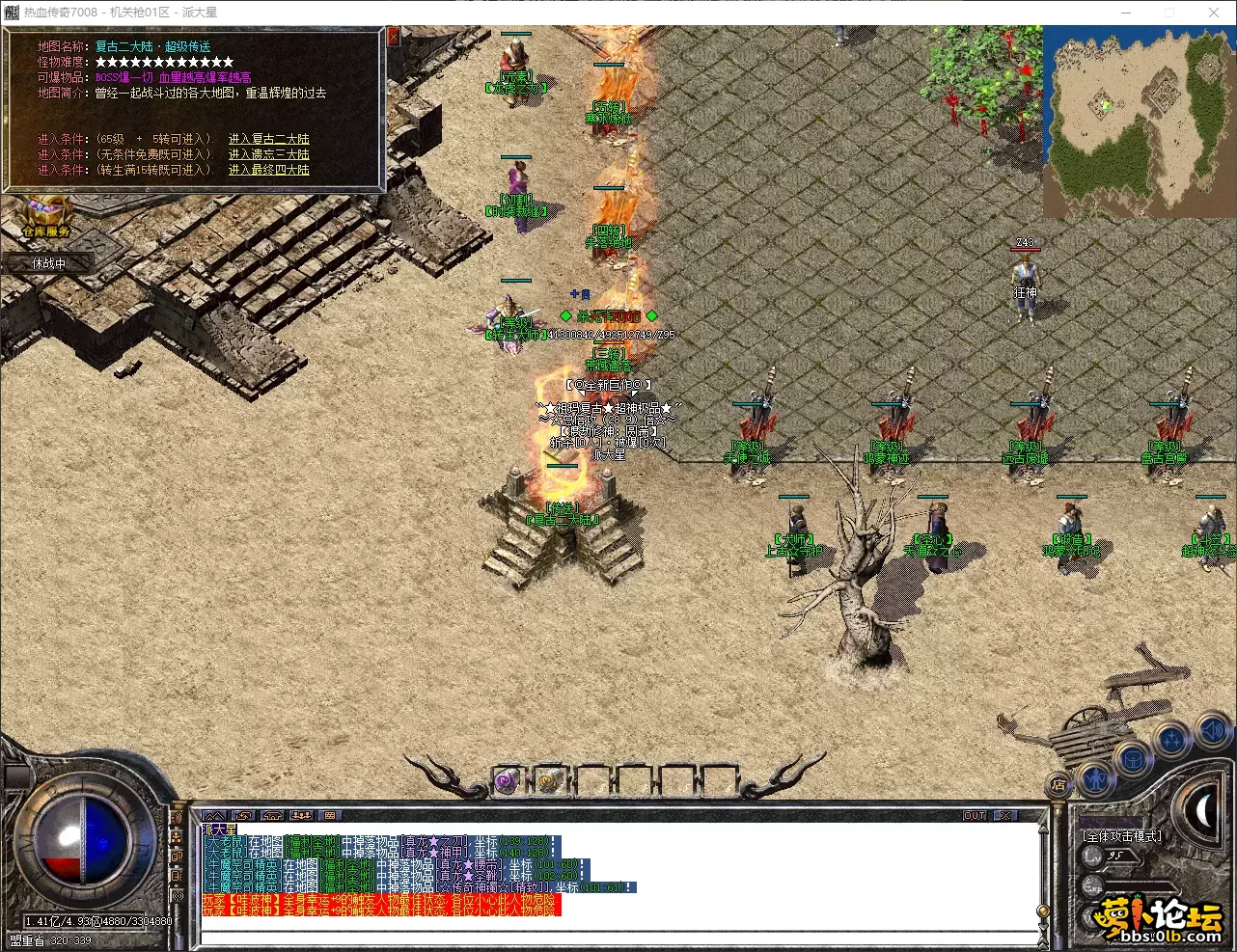Close the game window
The width and height of the screenshot is (1237, 952).
click(x=1214, y=13)
